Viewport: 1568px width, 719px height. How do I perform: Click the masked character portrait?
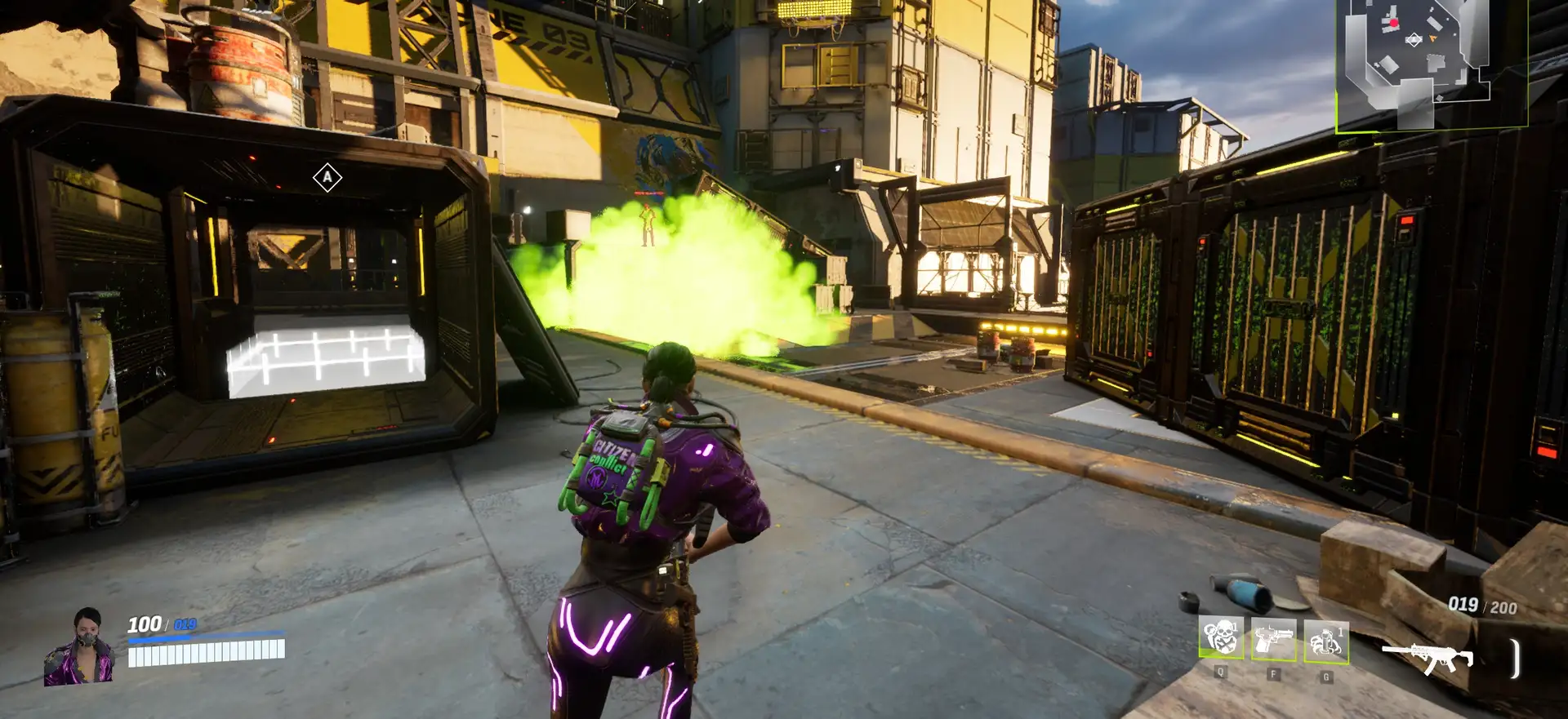click(x=82, y=646)
